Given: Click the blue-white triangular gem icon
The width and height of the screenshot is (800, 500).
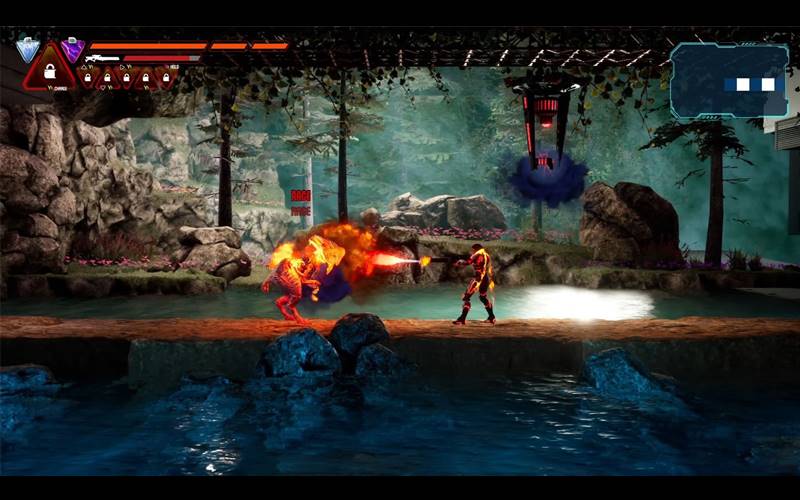Looking at the screenshot, I should tap(27, 49).
